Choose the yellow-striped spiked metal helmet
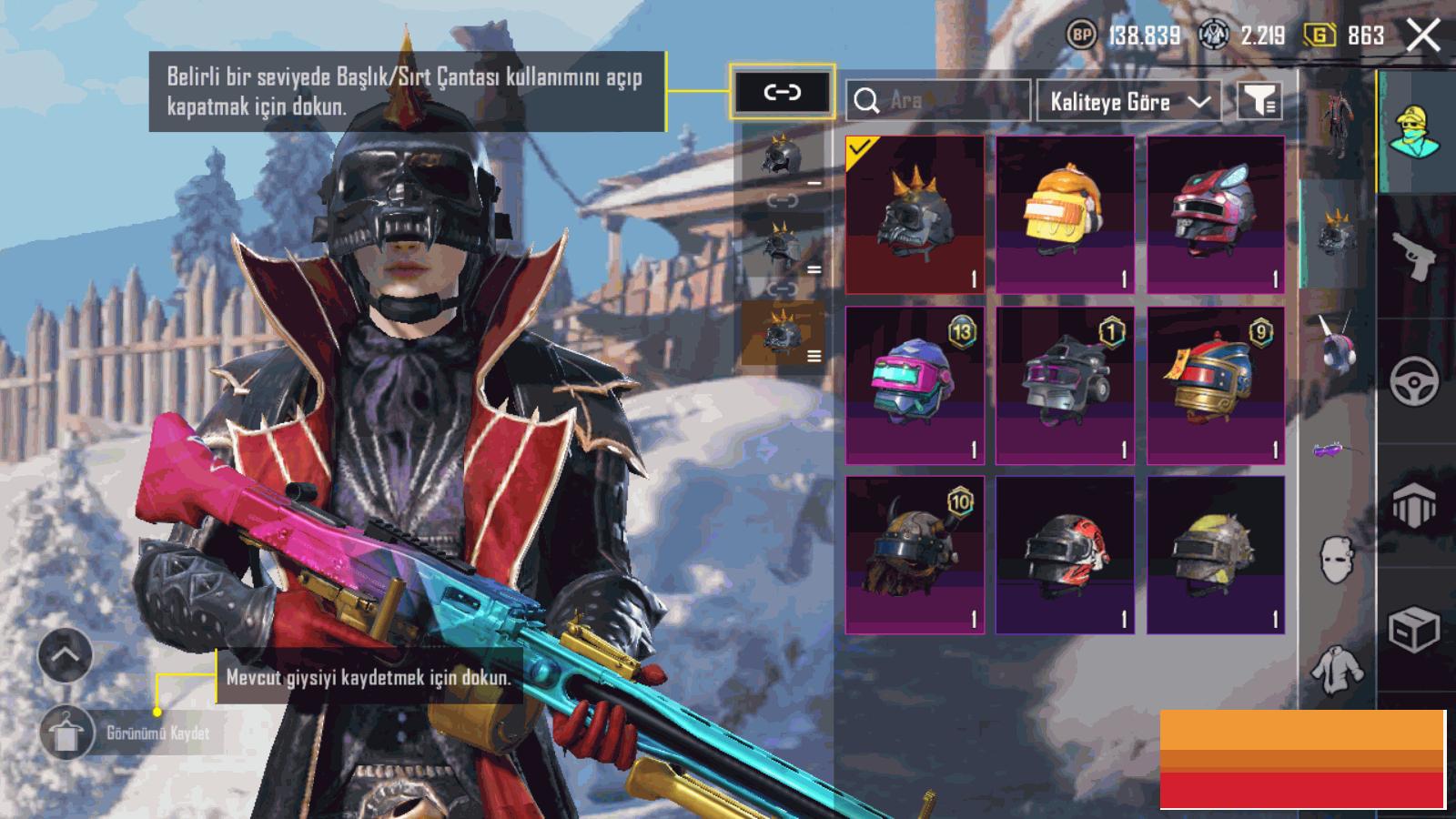The height and width of the screenshot is (819, 1456). pyautogui.click(x=1216, y=554)
